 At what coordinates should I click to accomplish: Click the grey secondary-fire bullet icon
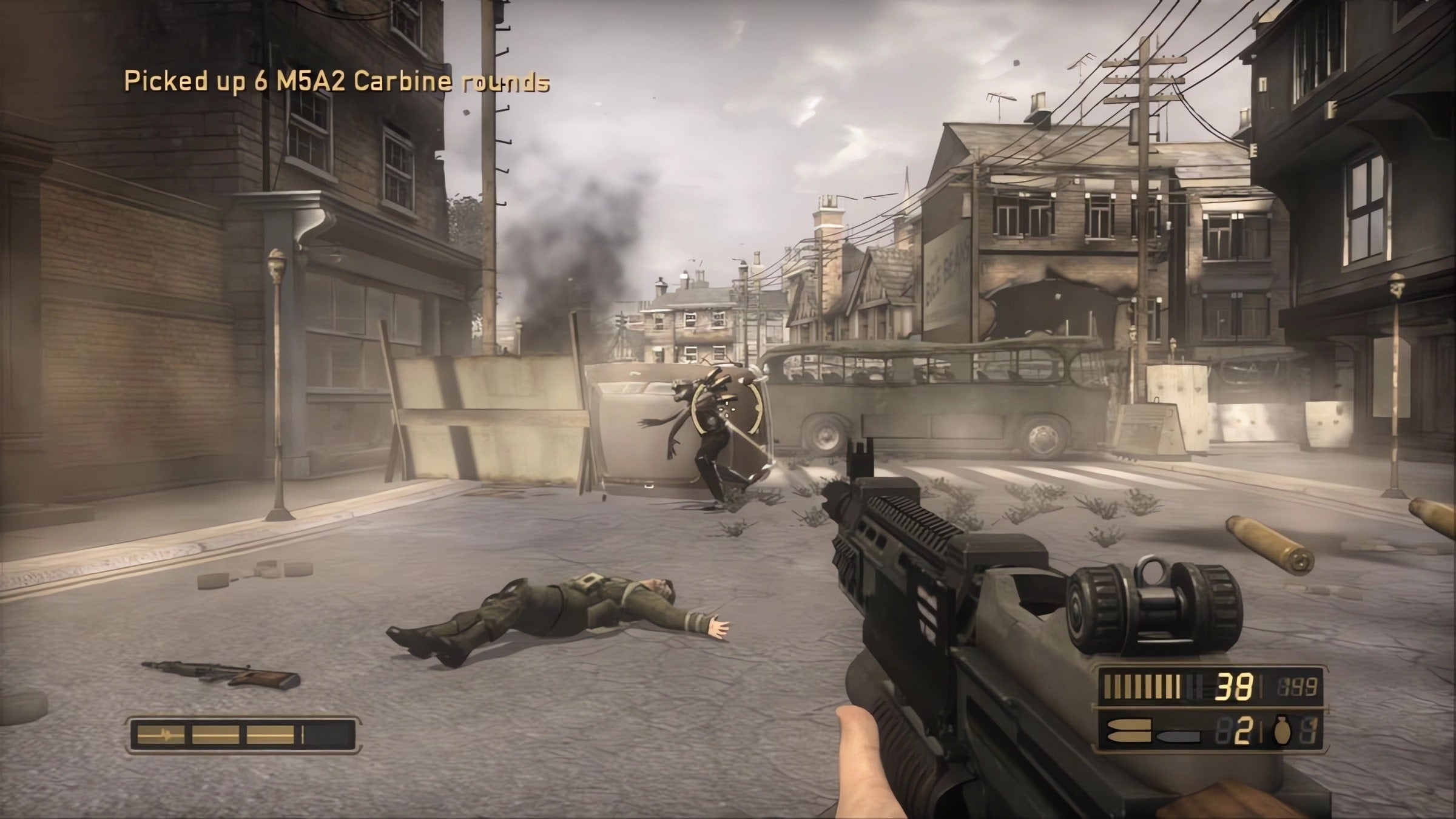(1178, 736)
